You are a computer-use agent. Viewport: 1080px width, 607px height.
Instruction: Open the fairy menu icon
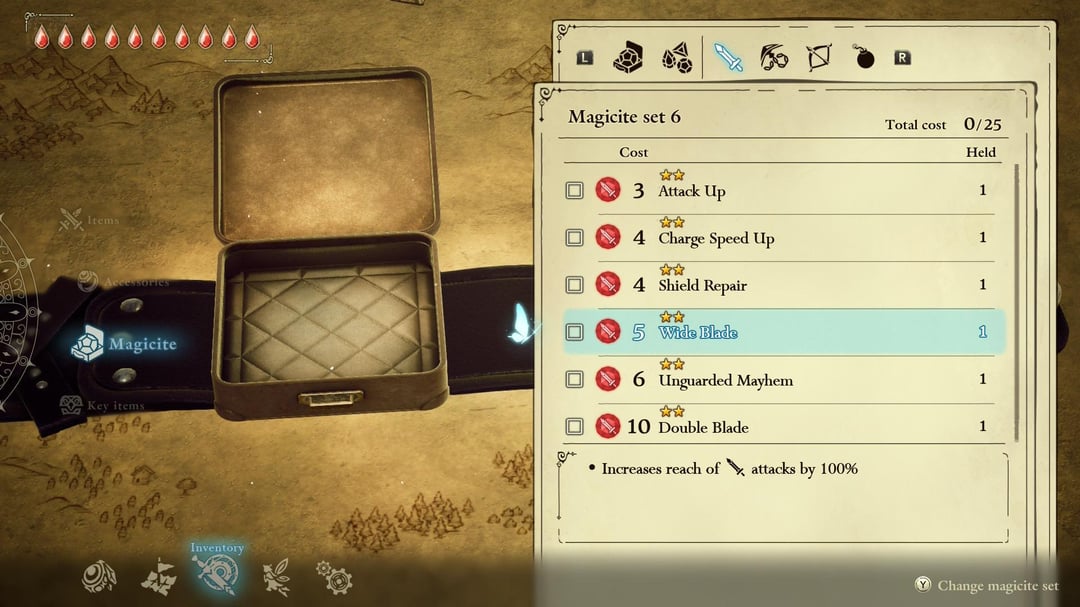point(275,577)
